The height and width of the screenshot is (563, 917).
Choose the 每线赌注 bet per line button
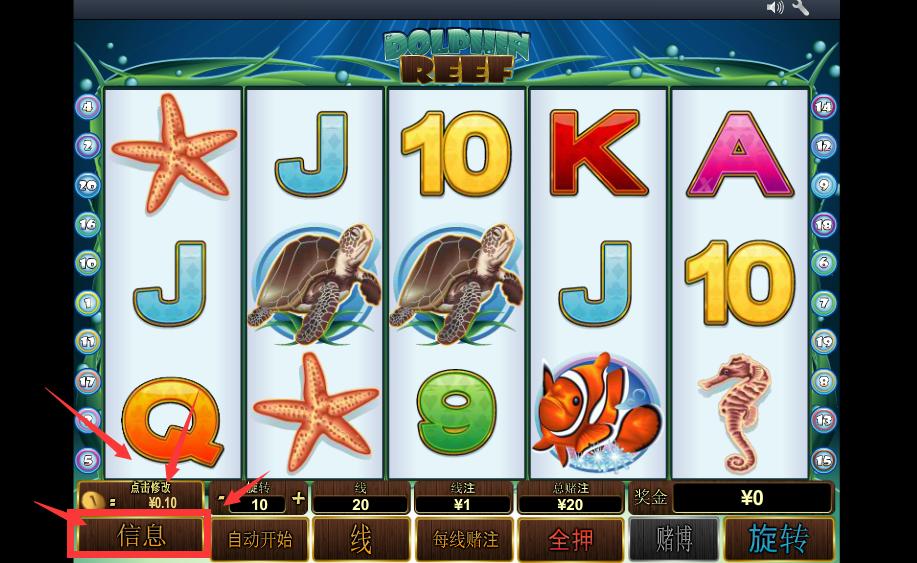pos(463,539)
